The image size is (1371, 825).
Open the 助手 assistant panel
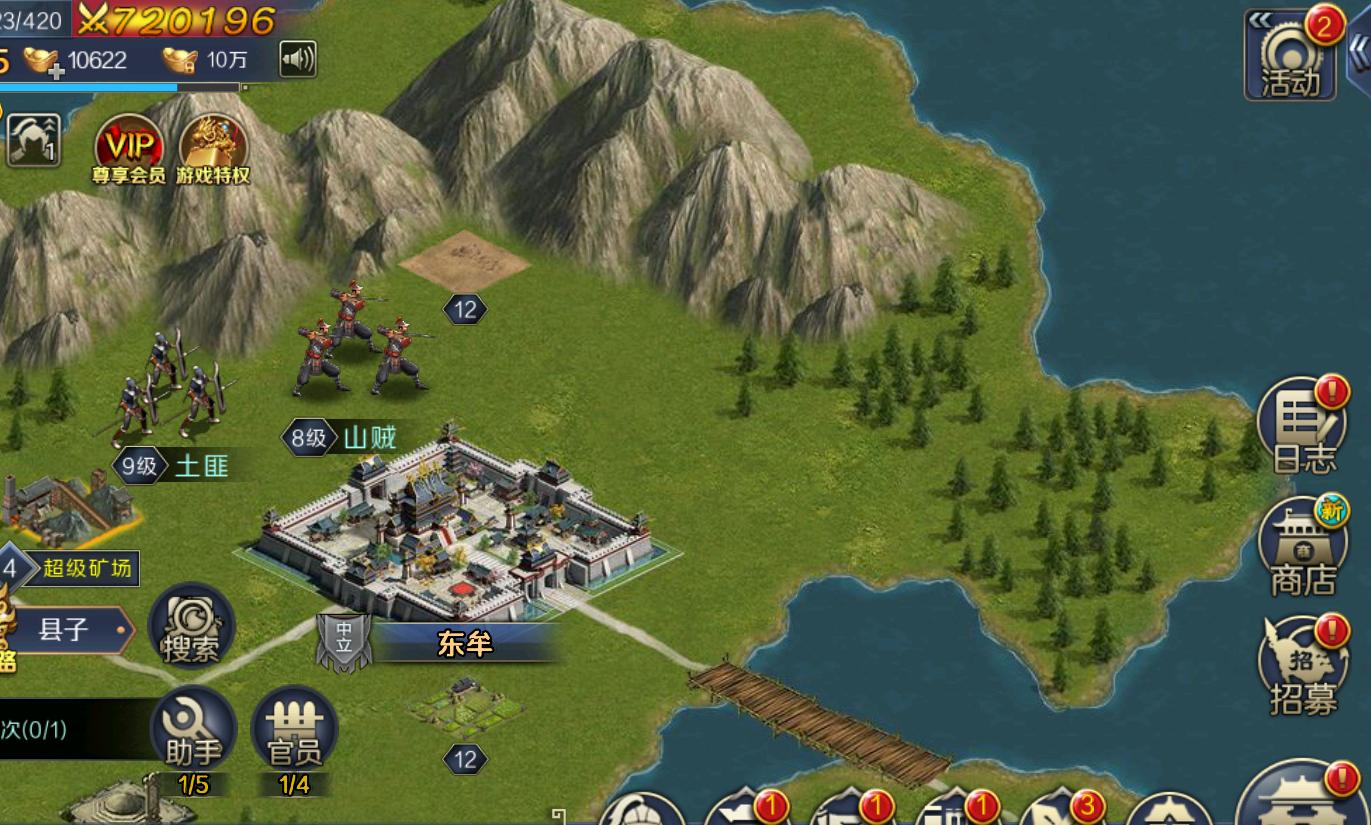point(193,730)
